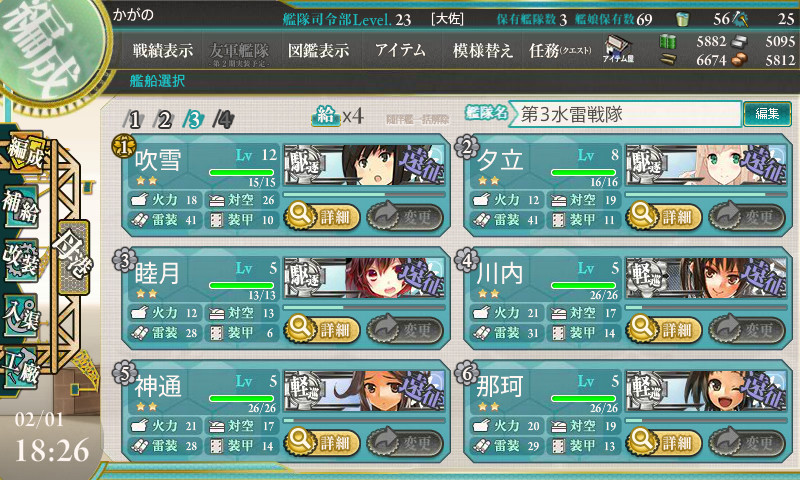The height and width of the screenshot is (480, 800).
Task: Open the 模様替え furniture menu
Action: point(483,50)
